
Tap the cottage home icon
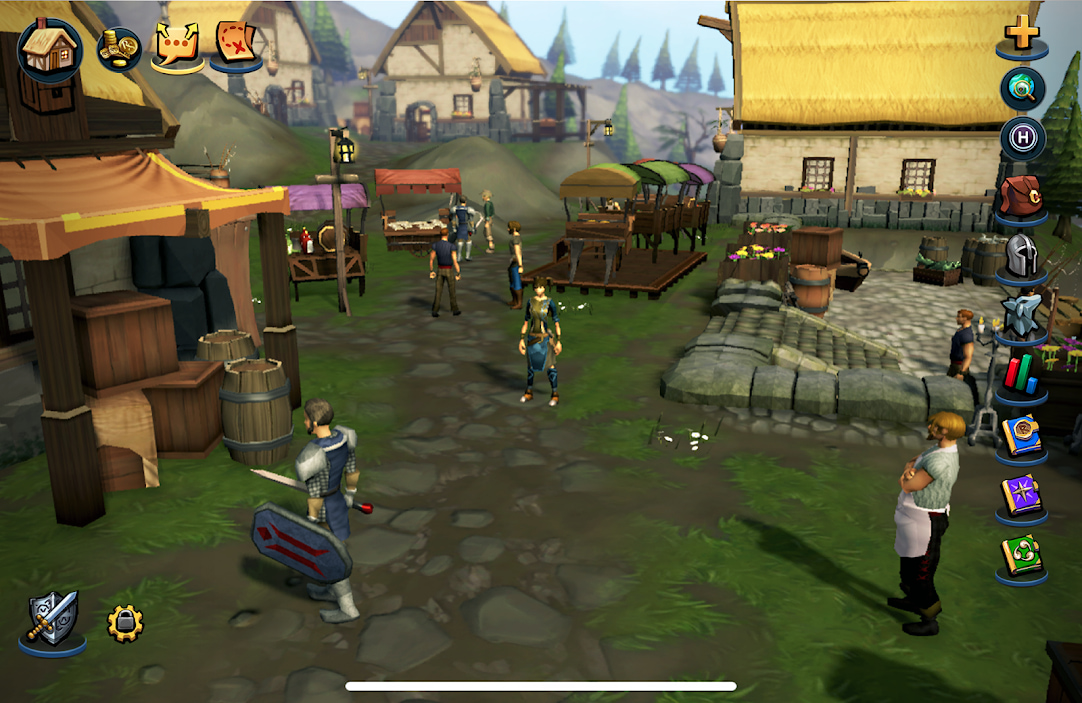(49, 49)
